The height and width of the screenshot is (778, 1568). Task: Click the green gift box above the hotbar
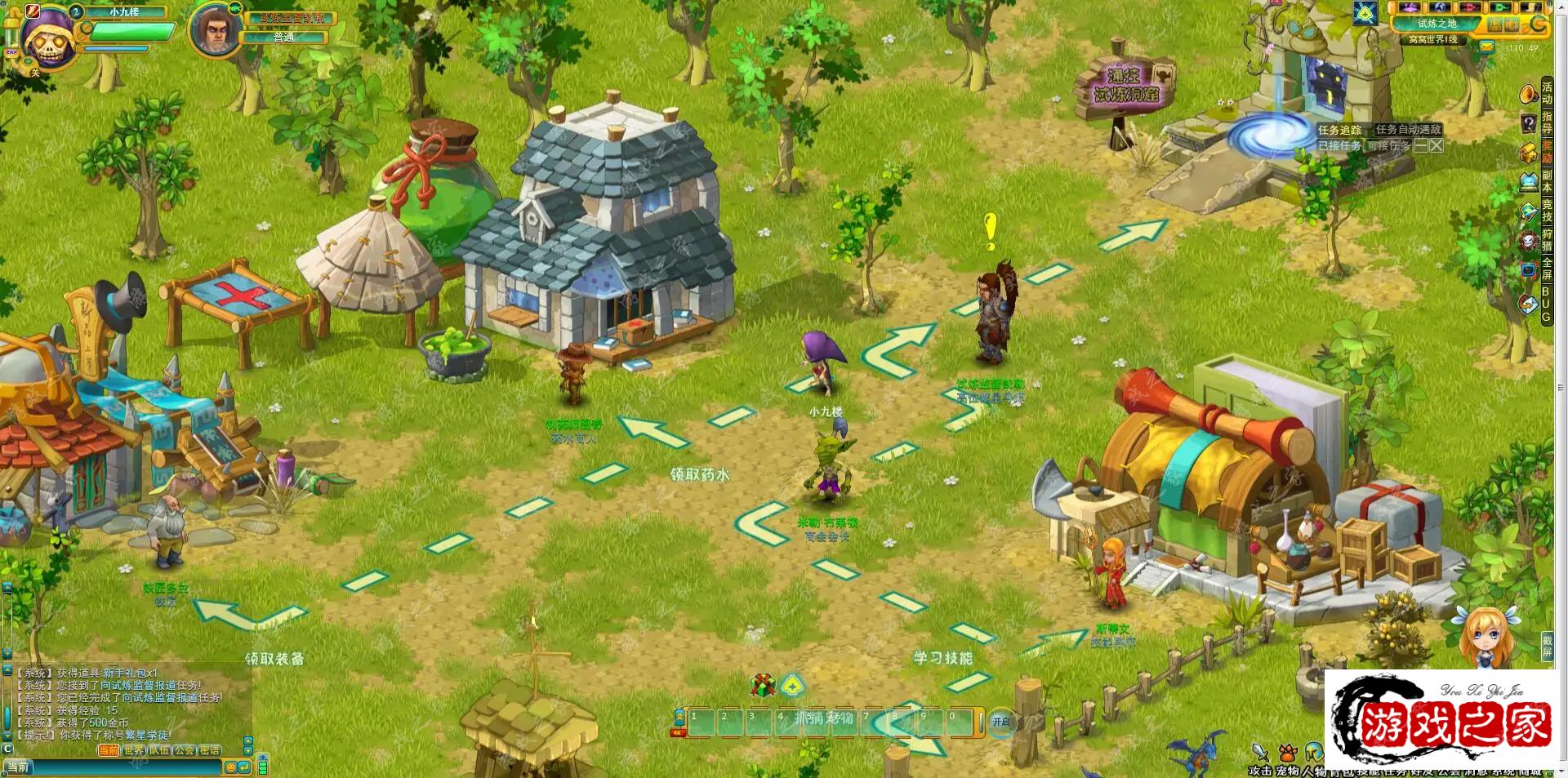pyautogui.click(x=763, y=685)
